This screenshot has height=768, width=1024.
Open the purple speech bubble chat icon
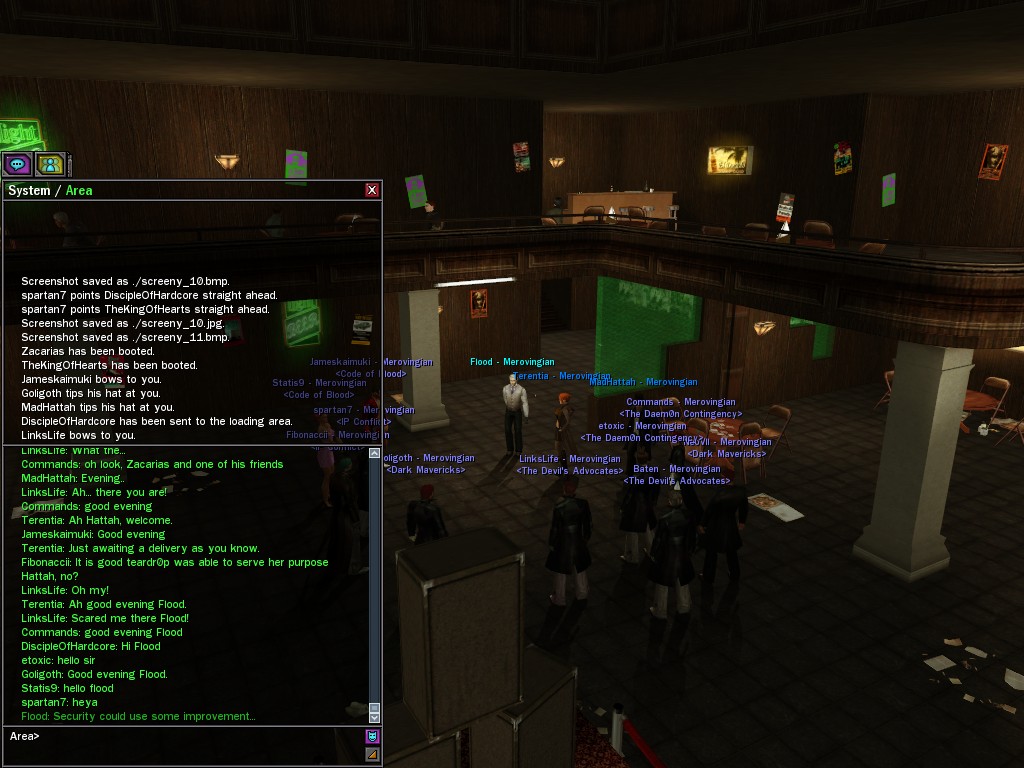[17, 164]
